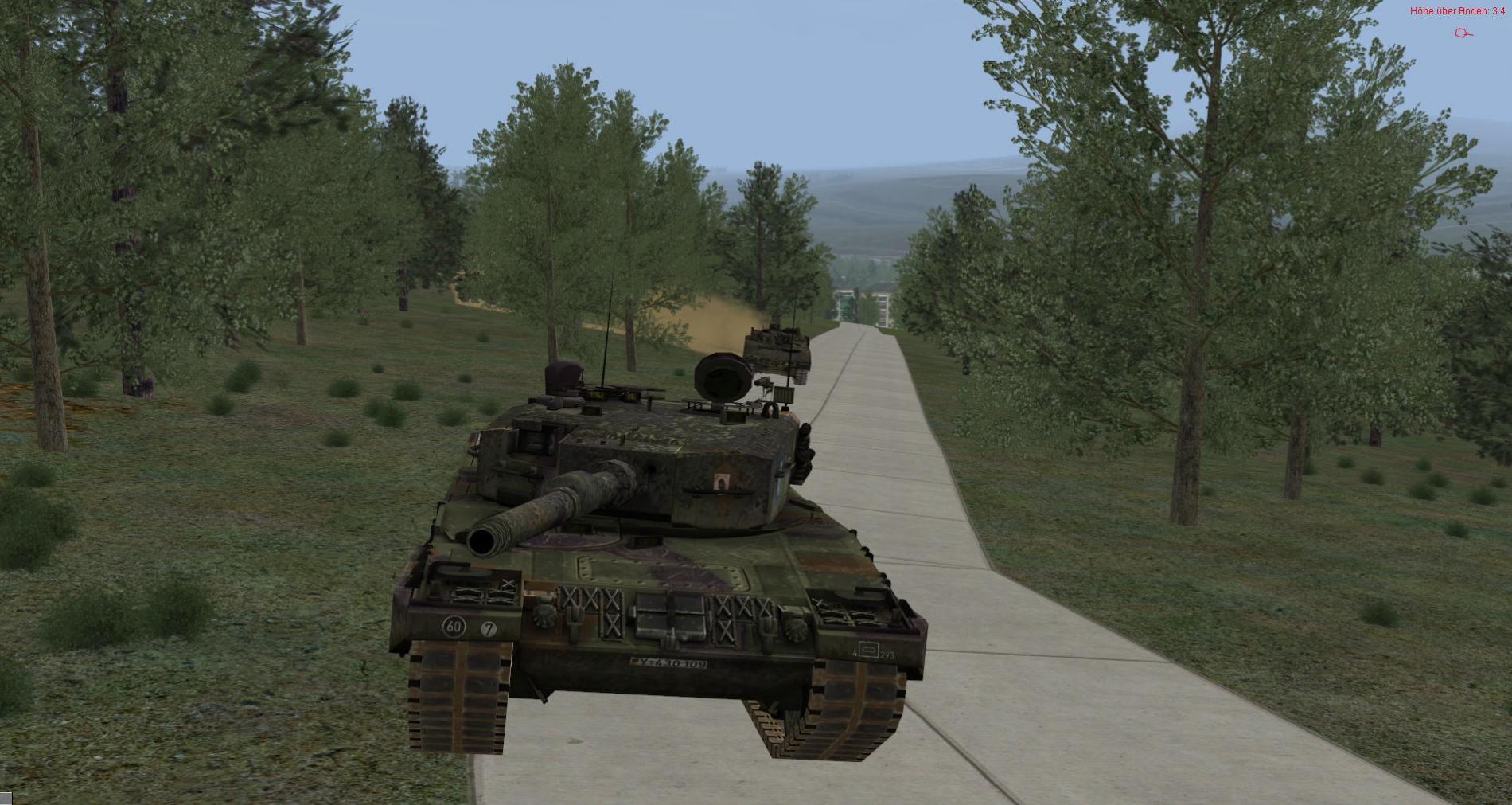This screenshot has width=1512, height=805.
Task: Click the red tank orientation indicator icon
Action: tap(1463, 33)
